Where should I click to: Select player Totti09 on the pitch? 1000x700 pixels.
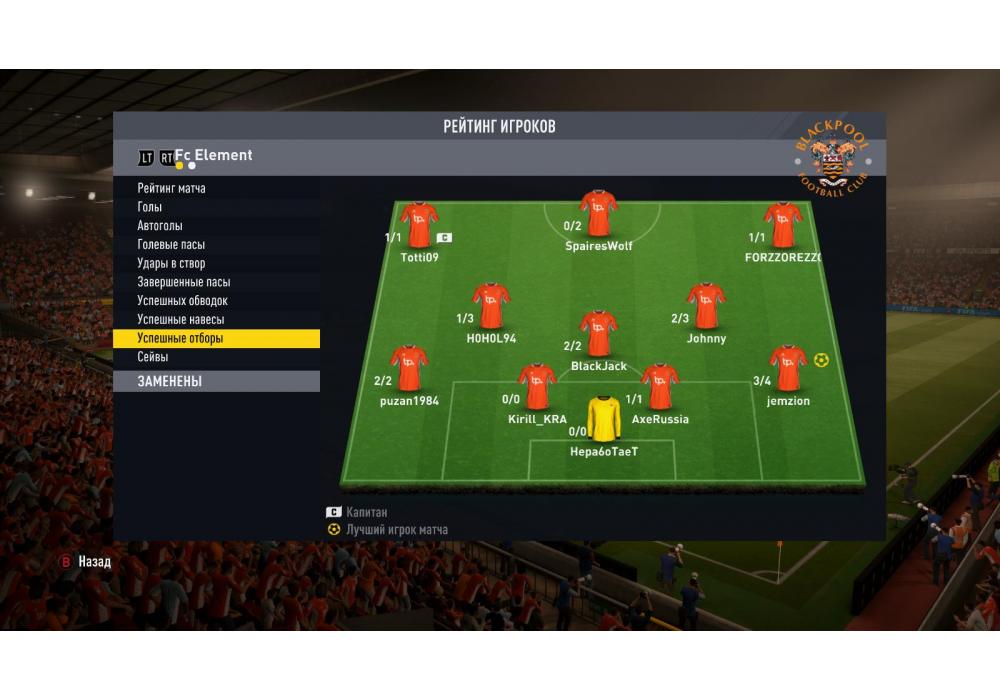point(419,225)
